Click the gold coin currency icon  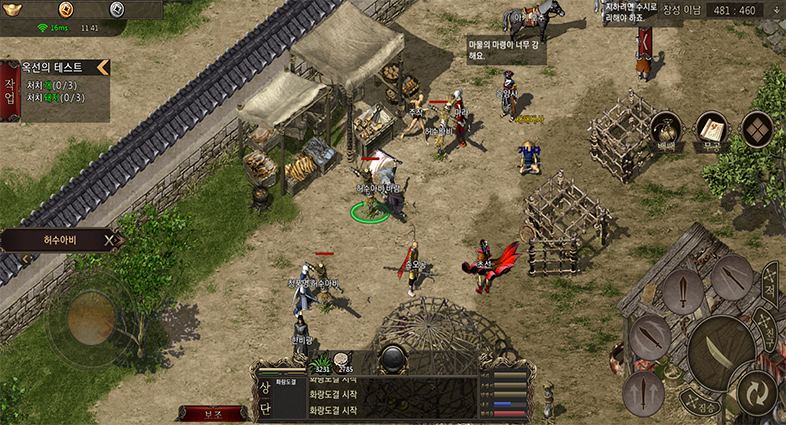(x=66, y=10)
